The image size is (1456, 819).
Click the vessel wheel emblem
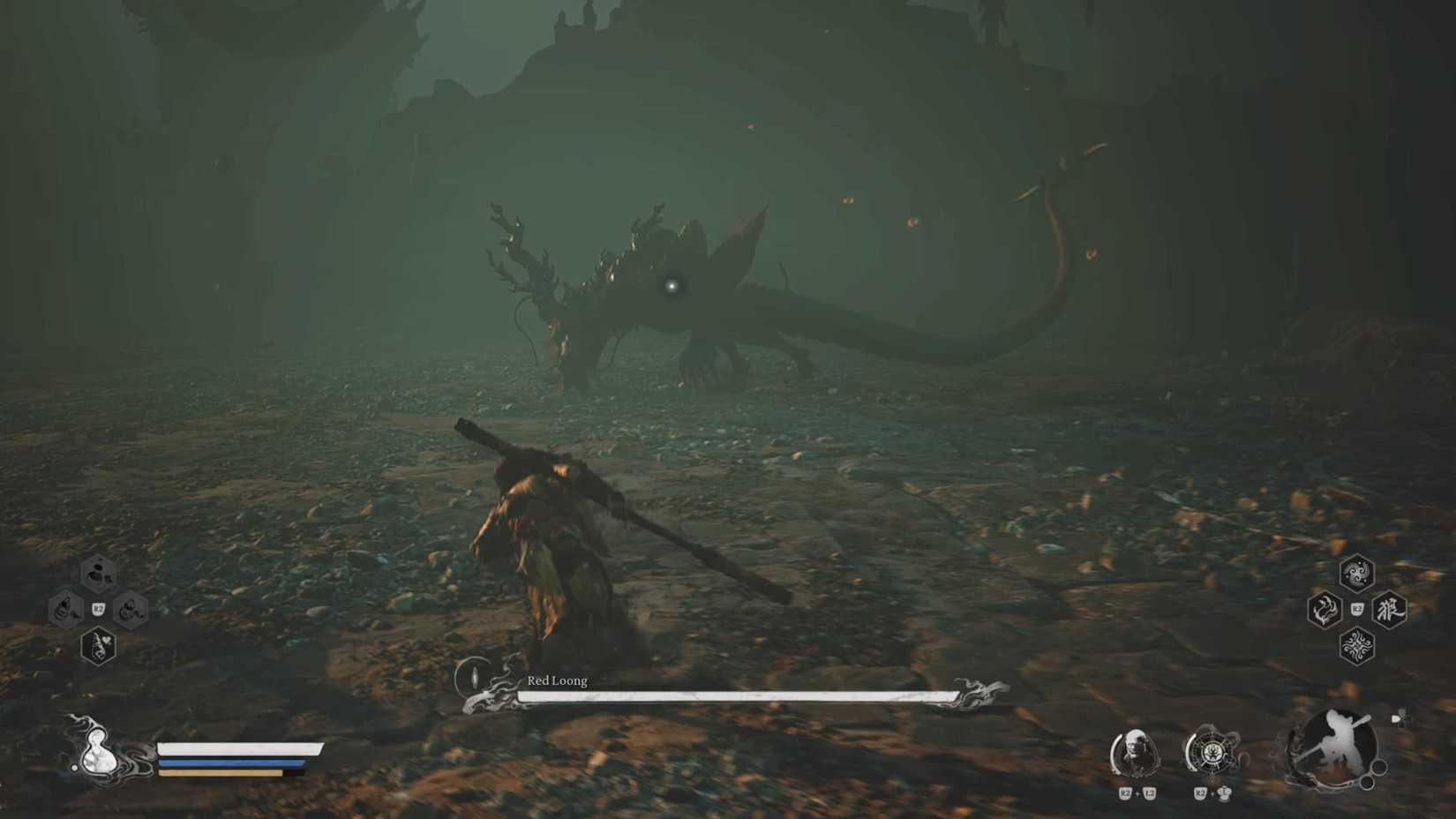1213,755
